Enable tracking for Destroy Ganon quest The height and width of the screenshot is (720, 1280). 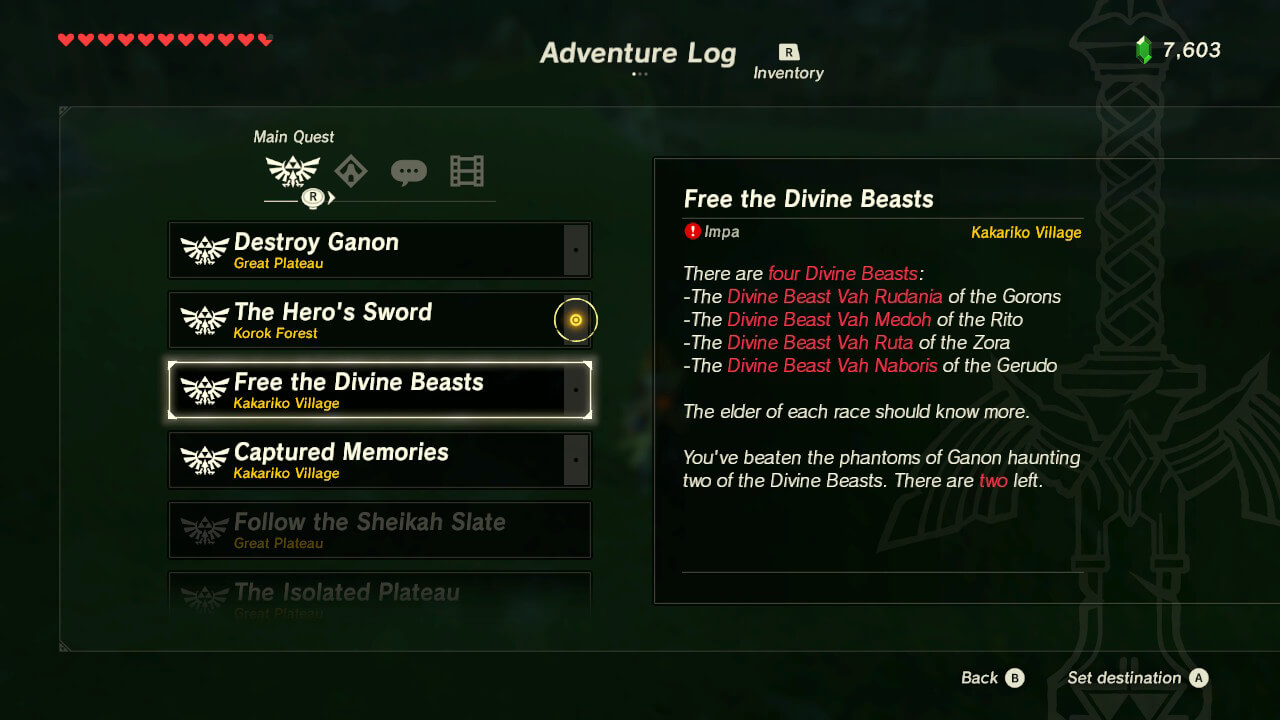pyautogui.click(x=576, y=249)
